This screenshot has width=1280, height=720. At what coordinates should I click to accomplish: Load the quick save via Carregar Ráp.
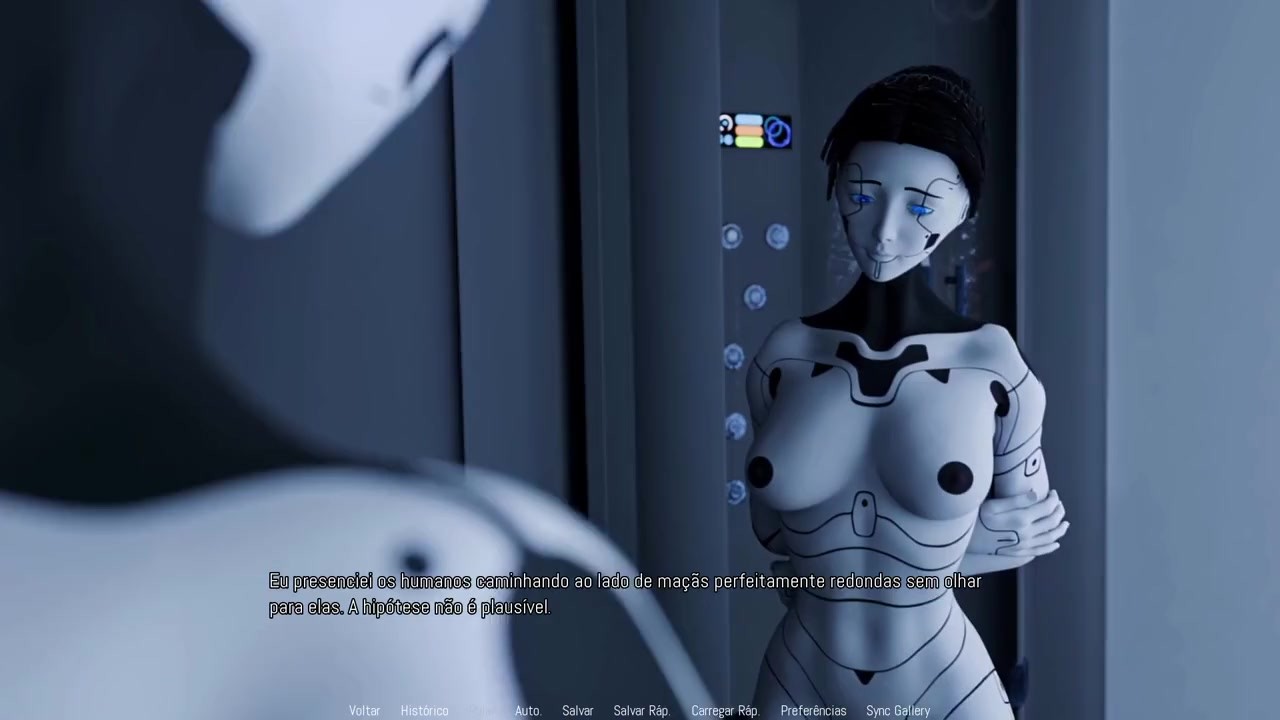(x=724, y=710)
